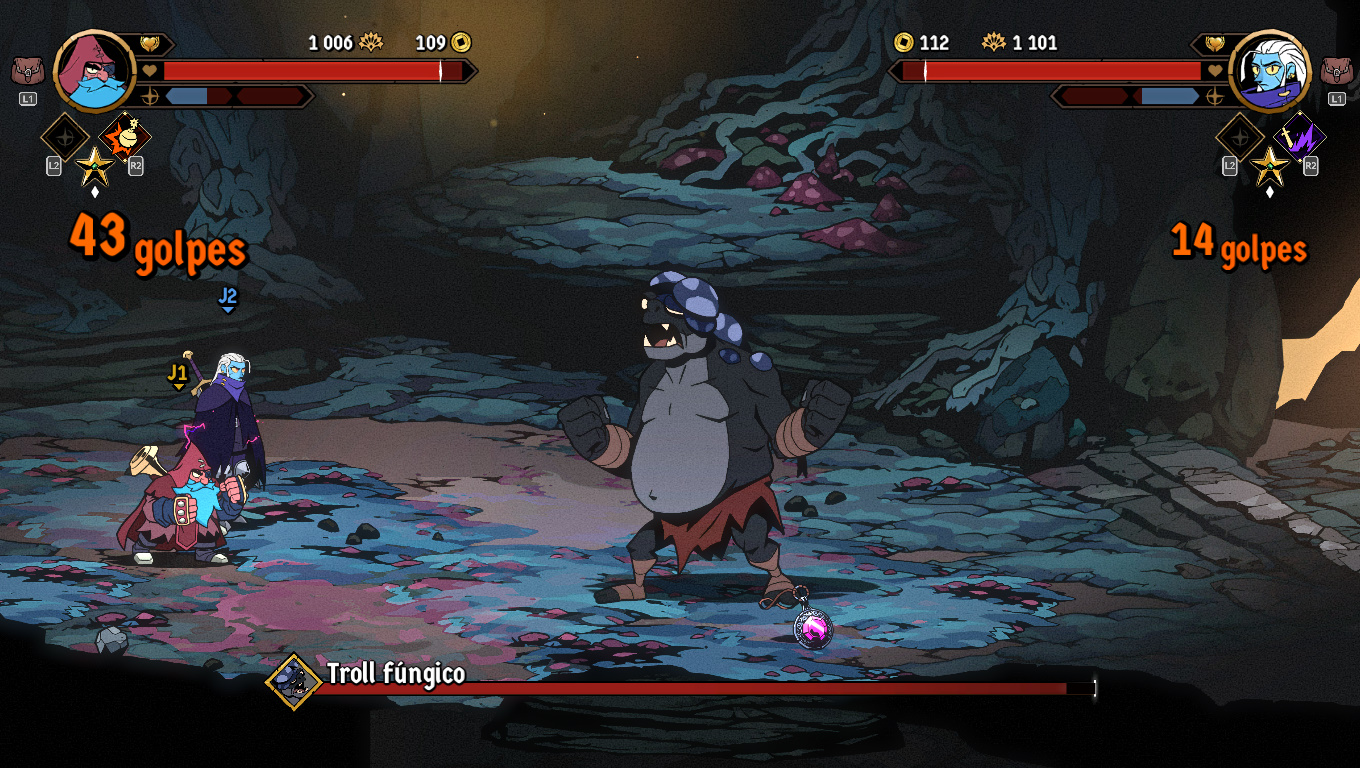Activate the purple sword lightning ability

1300,137
